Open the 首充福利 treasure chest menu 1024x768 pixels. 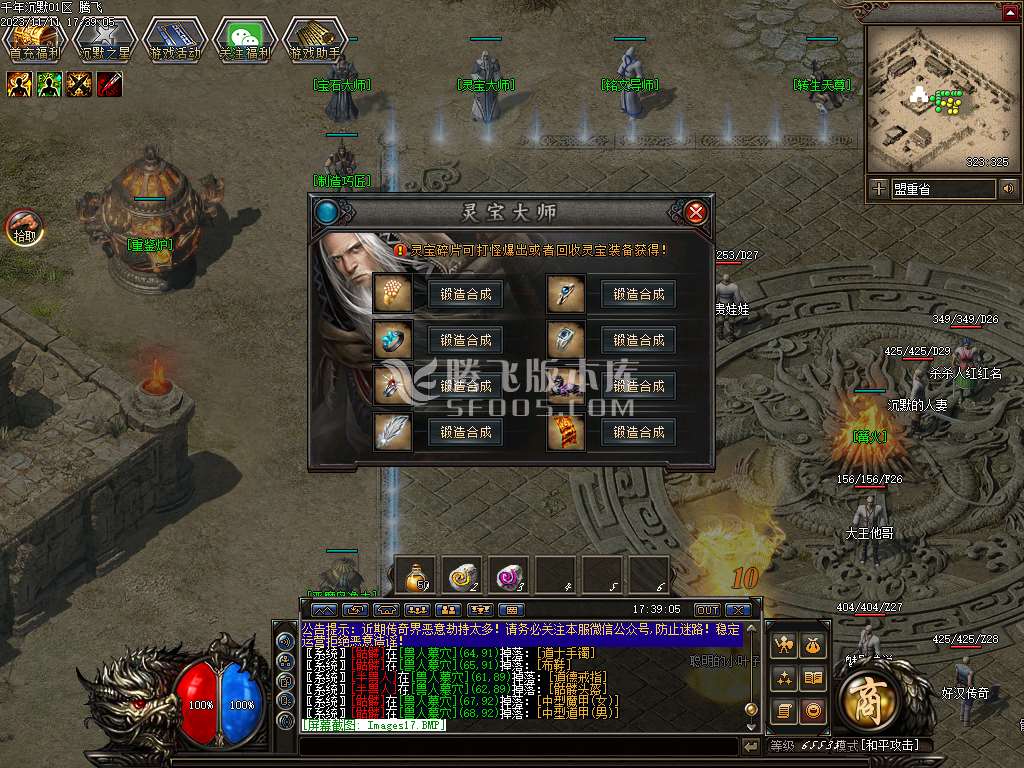(x=35, y=40)
